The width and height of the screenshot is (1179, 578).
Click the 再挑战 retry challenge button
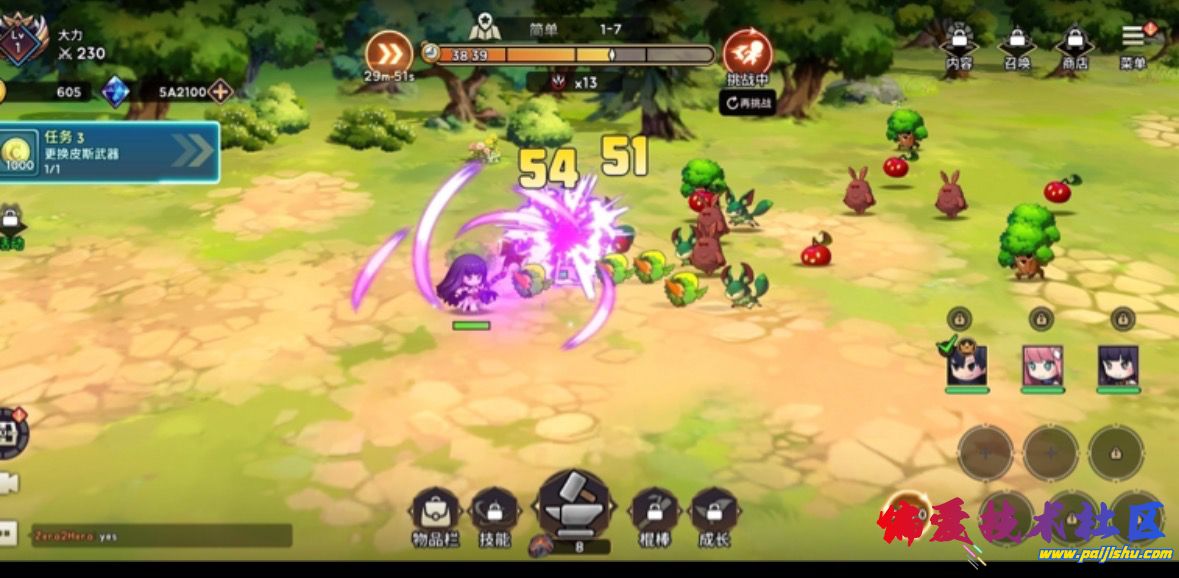pos(748,102)
